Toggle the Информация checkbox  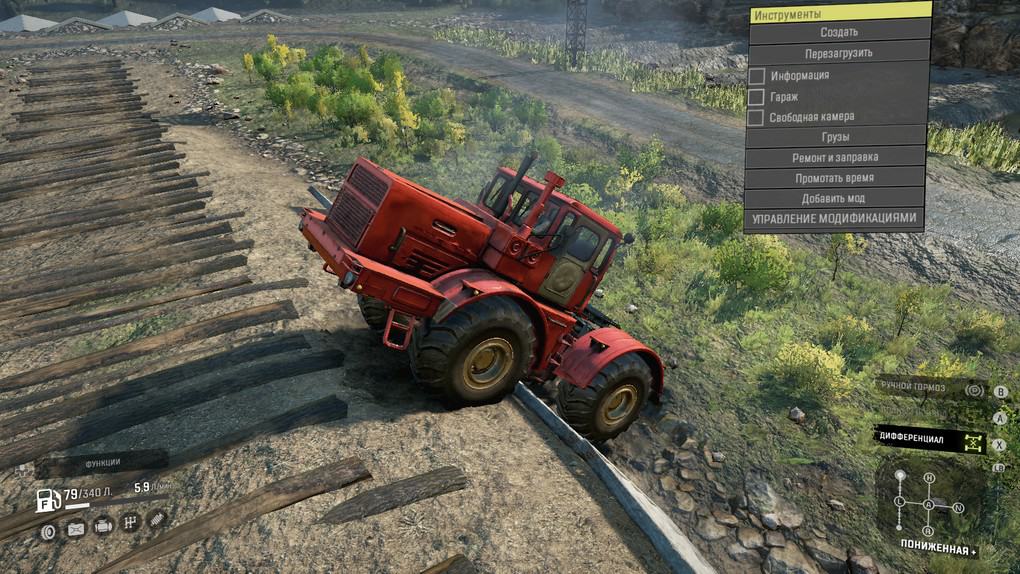[x=757, y=75]
